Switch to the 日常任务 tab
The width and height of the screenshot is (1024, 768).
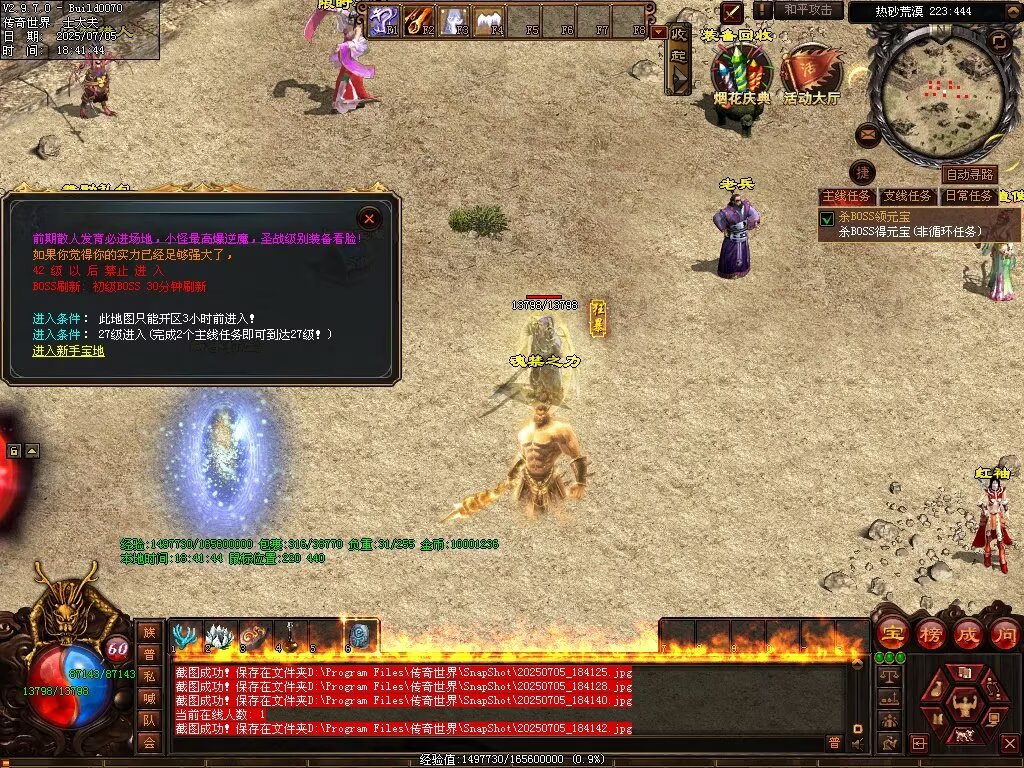pos(969,196)
